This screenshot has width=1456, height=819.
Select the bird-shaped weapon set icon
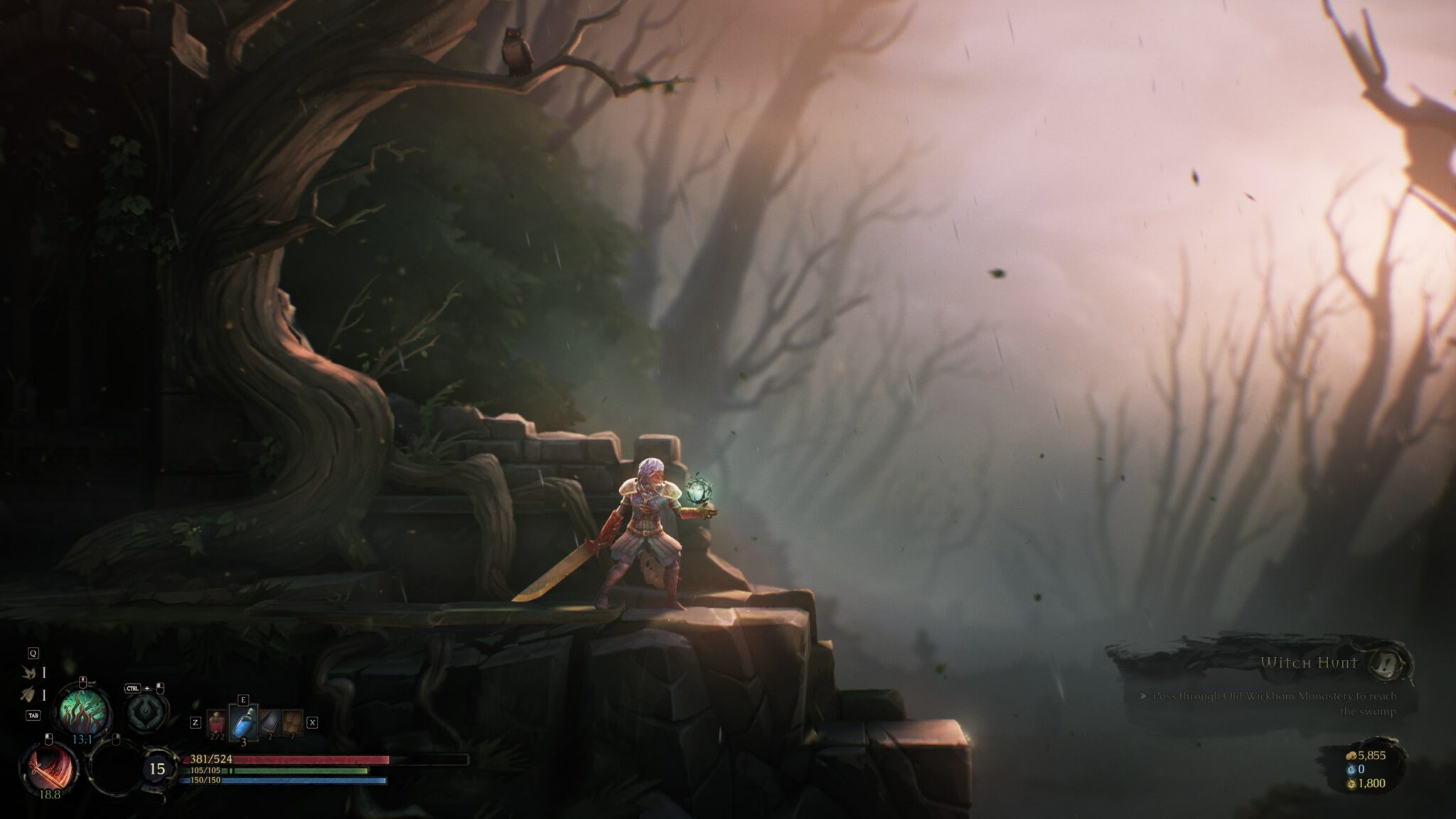(29, 672)
